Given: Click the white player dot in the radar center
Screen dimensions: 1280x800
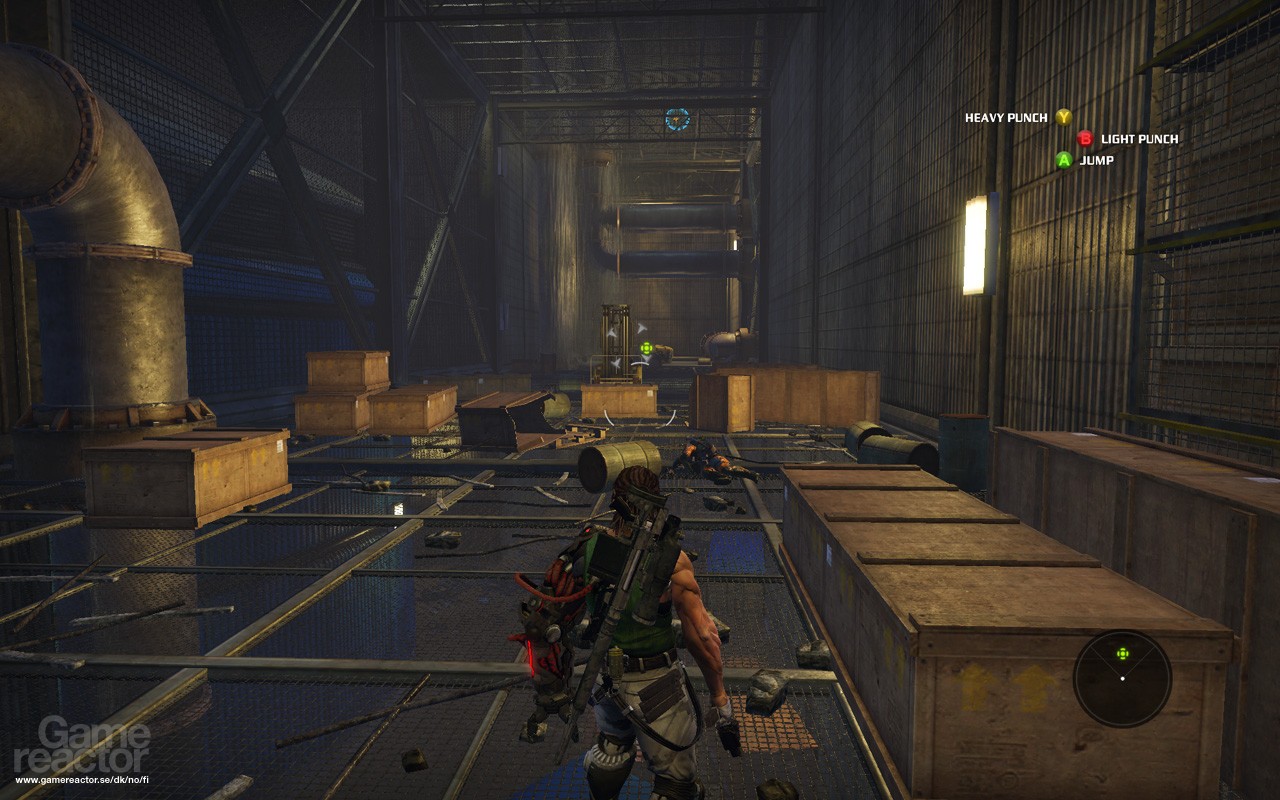Looking at the screenshot, I should pos(1123,678).
